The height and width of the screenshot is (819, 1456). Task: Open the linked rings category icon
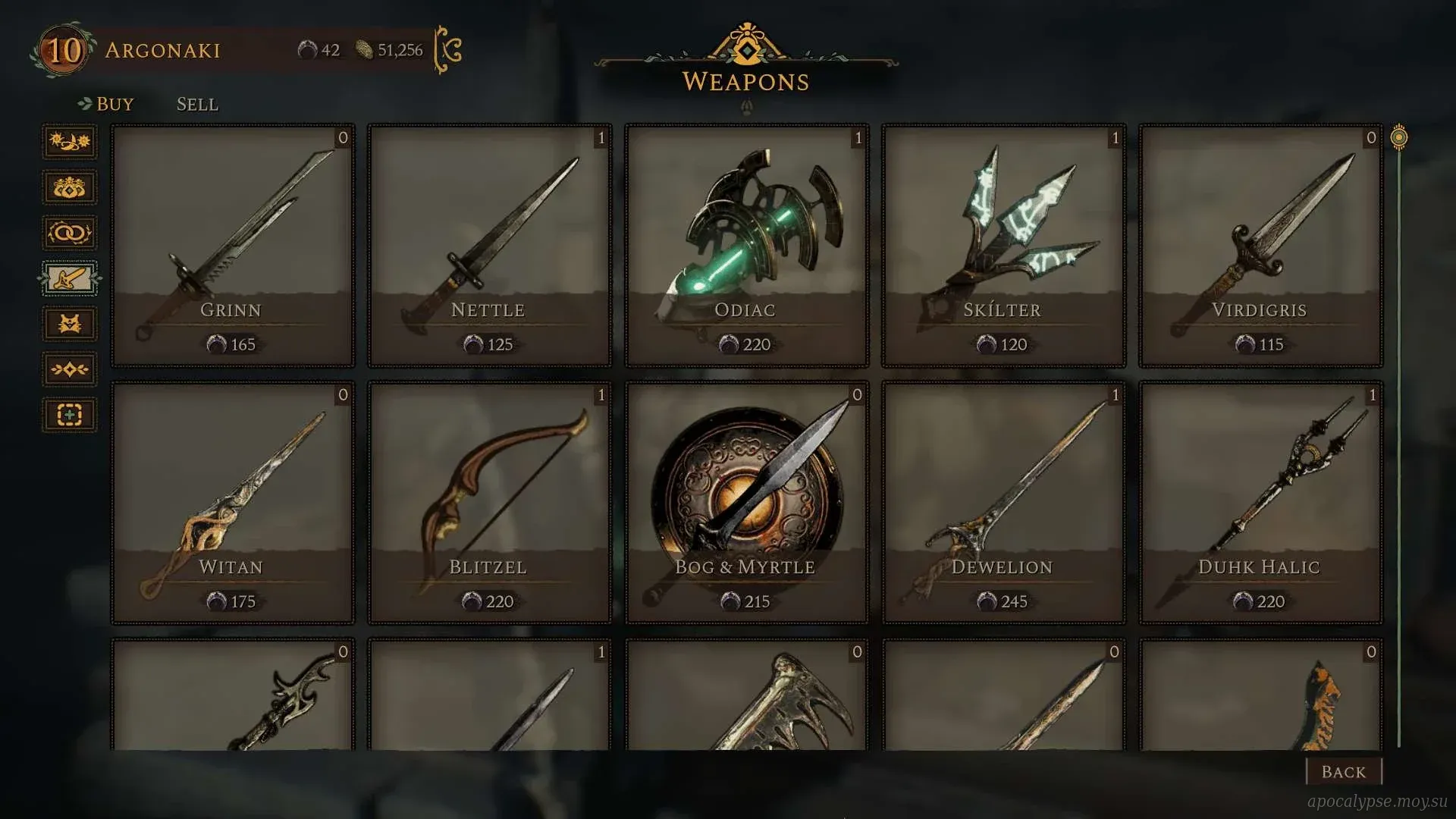(x=69, y=233)
